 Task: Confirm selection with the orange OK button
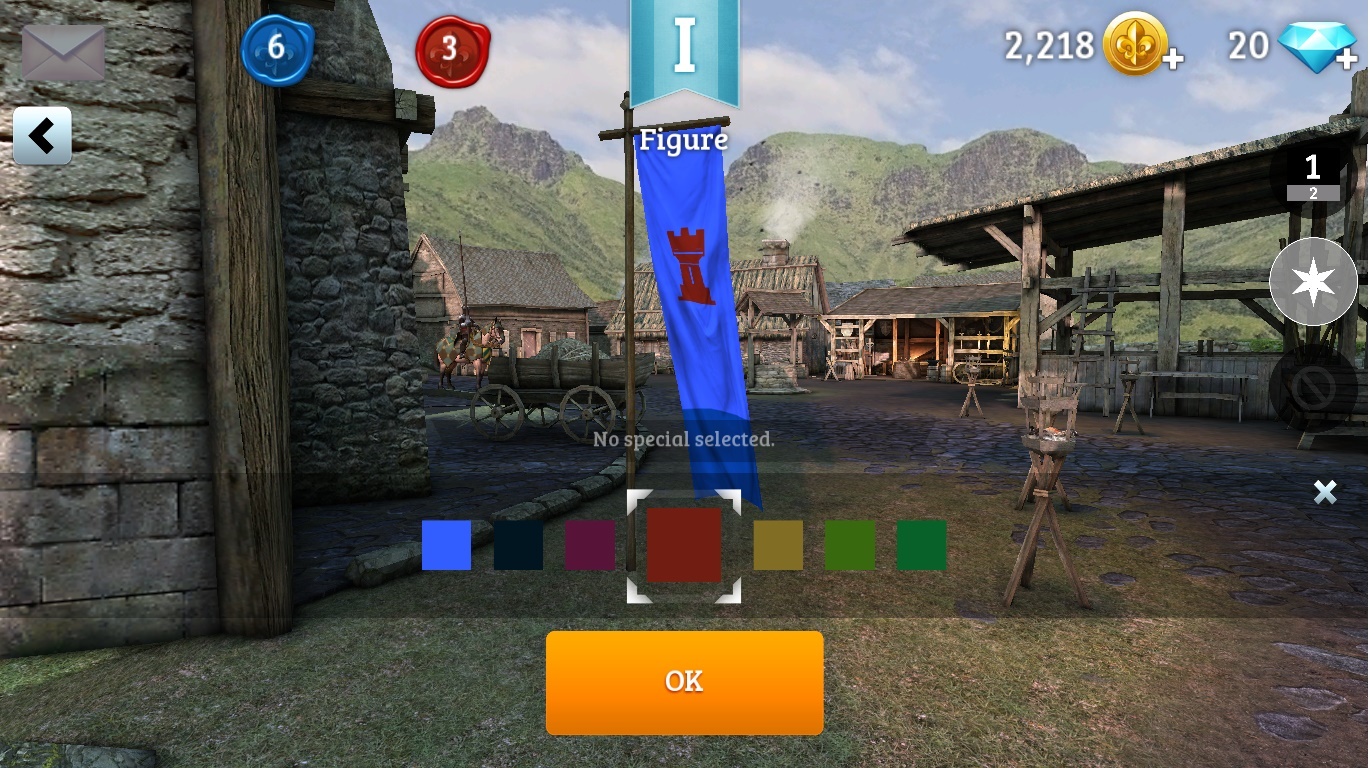click(x=684, y=682)
